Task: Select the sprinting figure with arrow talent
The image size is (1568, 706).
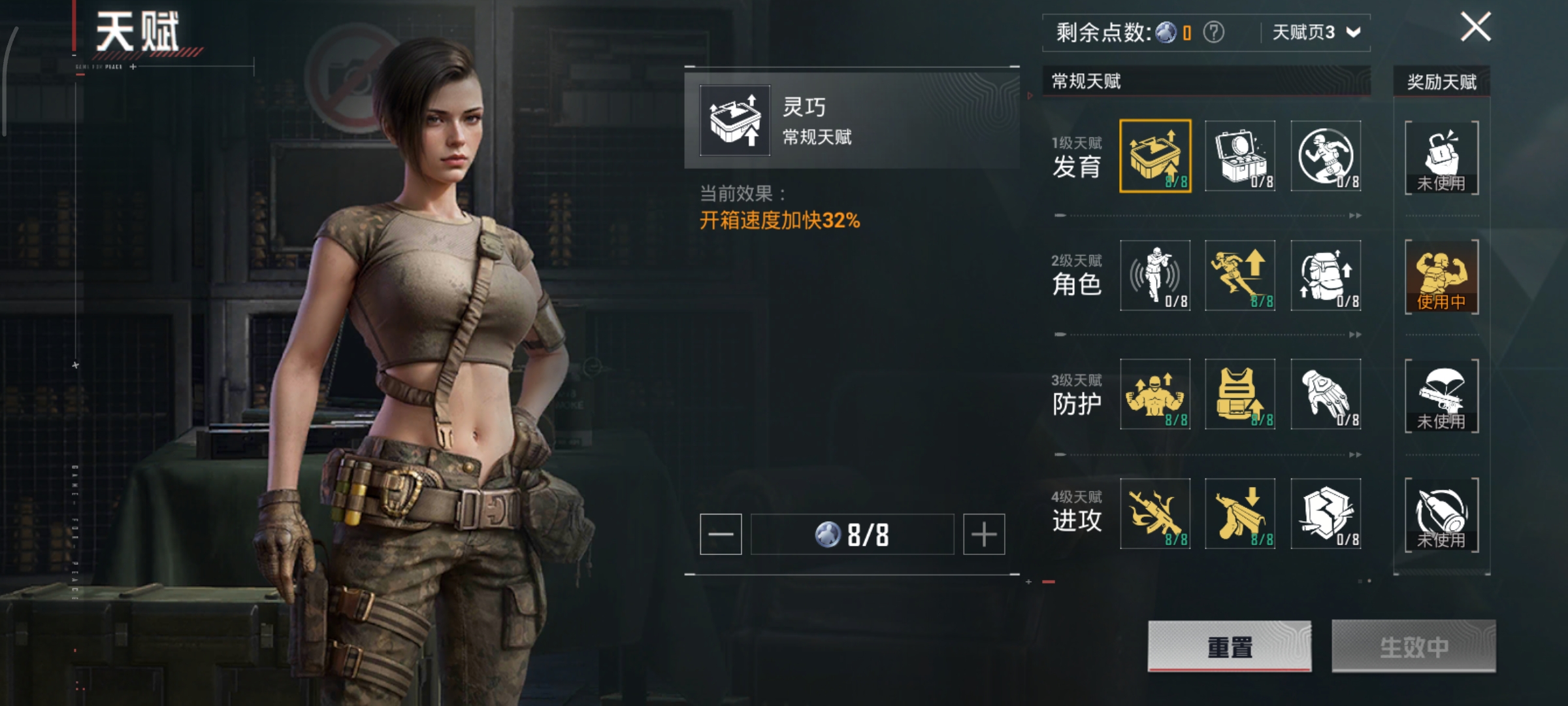Action: click(x=1240, y=275)
